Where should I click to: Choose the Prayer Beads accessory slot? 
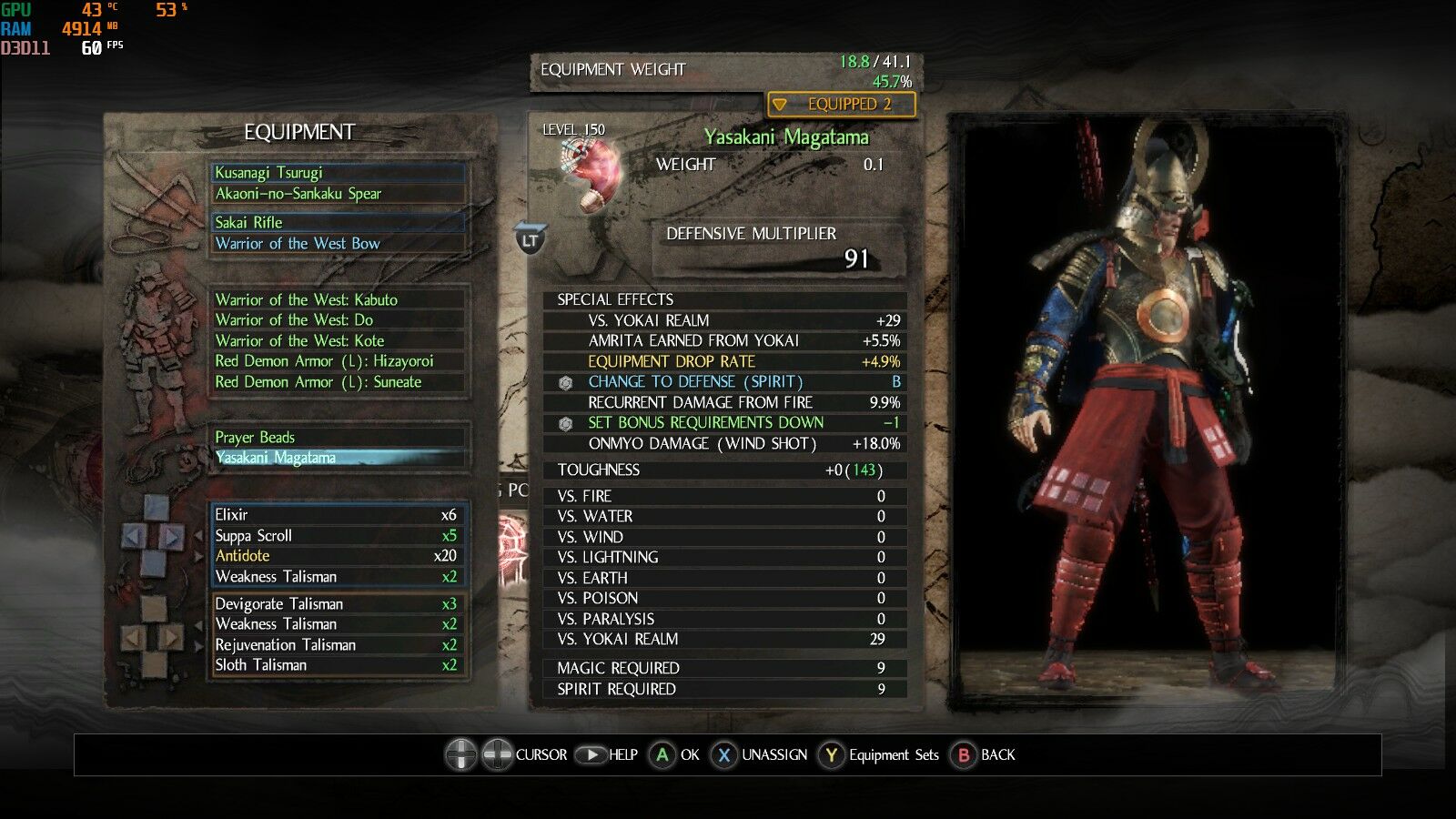(338, 438)
